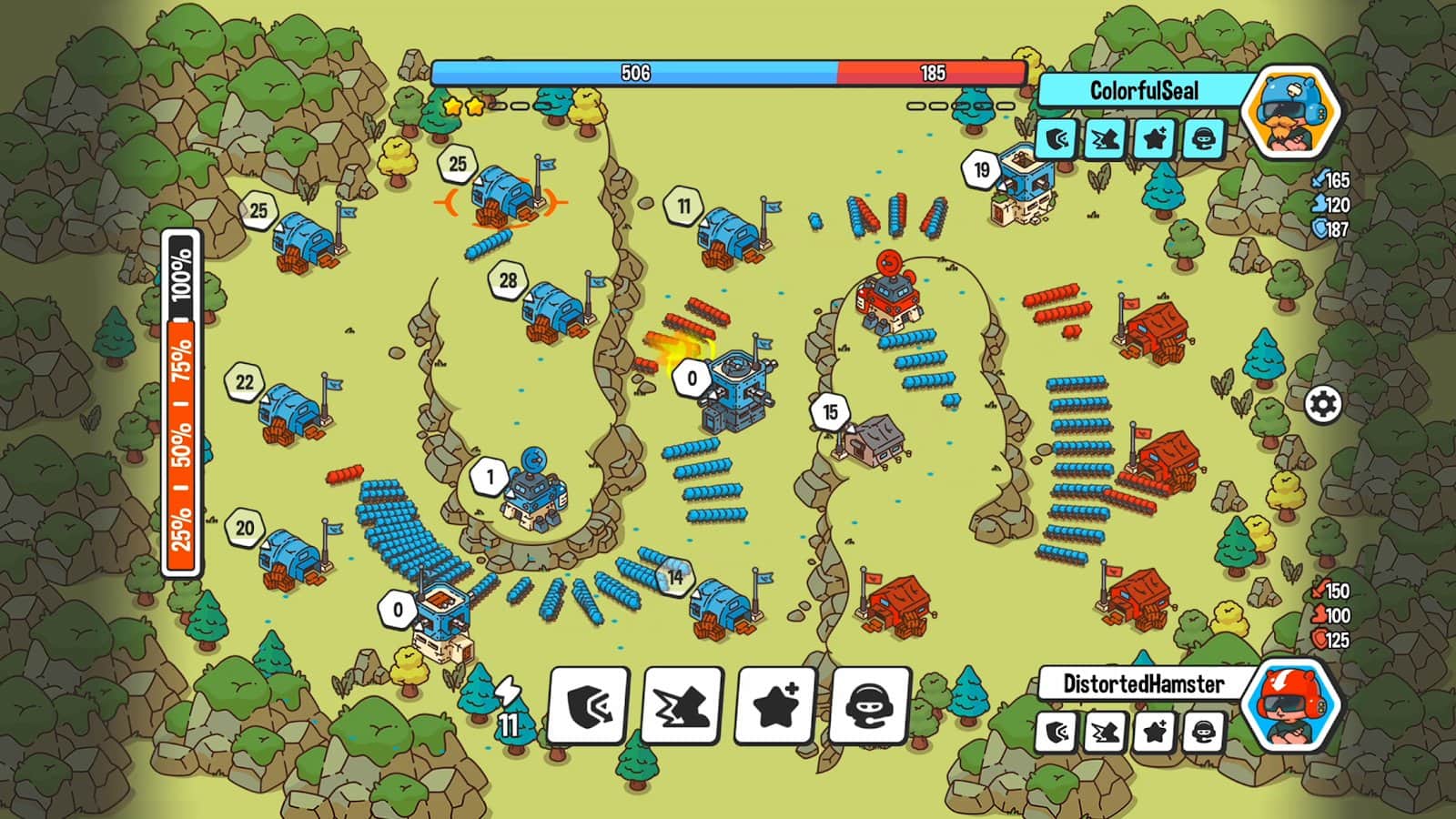Select the blue barracks showing 28
The height and width of the screenshot is (819, 1456).
pyautogui.click(x=553, y=308)
